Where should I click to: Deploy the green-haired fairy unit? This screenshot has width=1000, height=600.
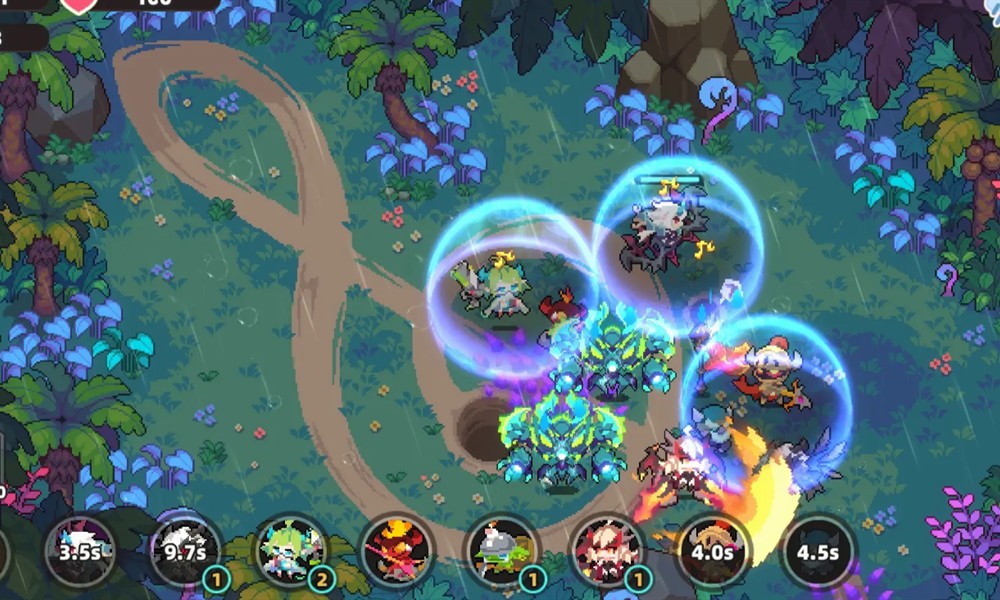pos(291,551)
